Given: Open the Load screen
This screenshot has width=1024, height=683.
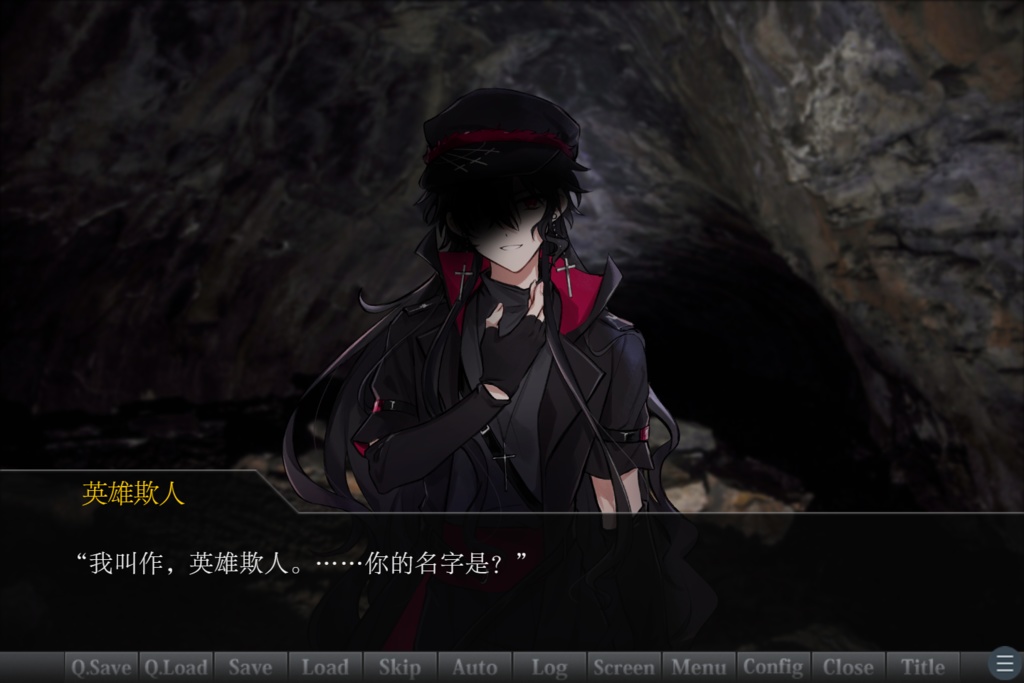Looking at the screenshot, I should [x=325, y=667].
